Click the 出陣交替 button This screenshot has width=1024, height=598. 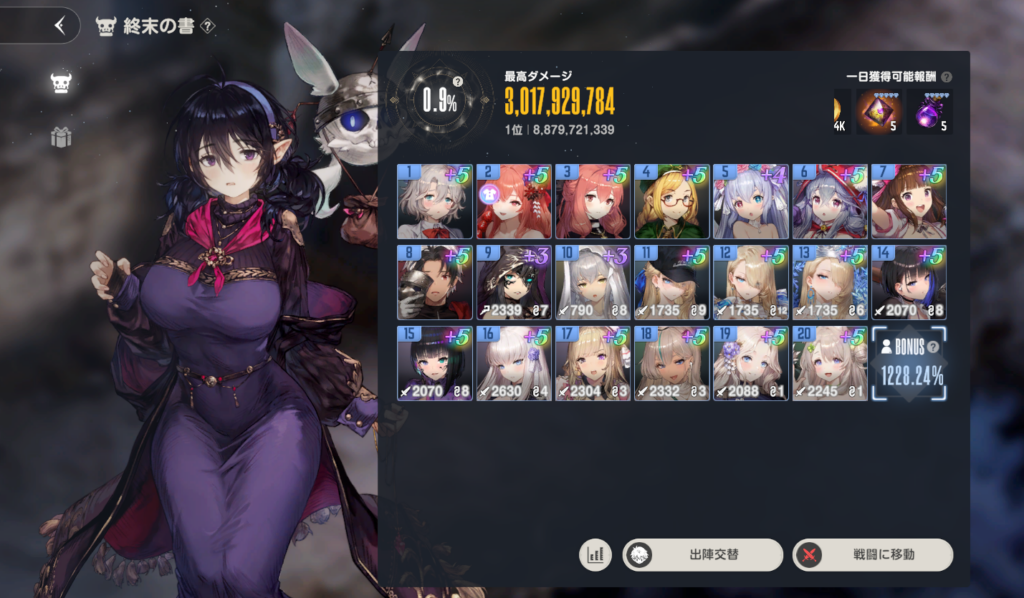pos(702,554)
